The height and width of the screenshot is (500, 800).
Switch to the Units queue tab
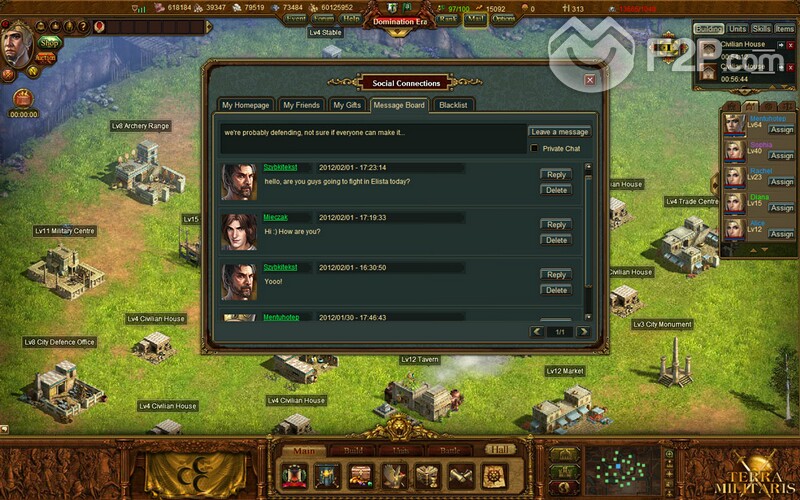(x=738, y=29)
